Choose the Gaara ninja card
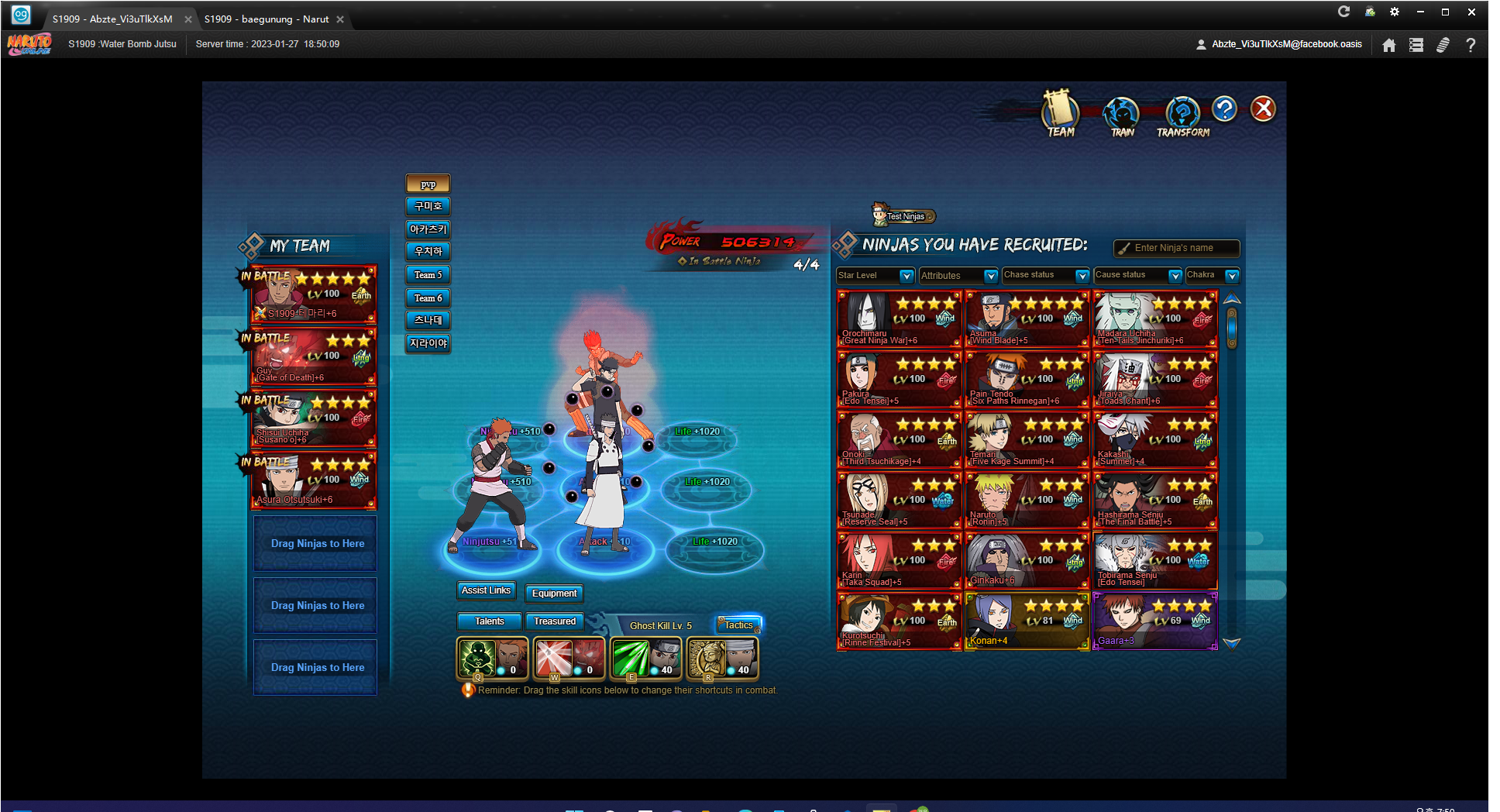 pos(1154,621)
